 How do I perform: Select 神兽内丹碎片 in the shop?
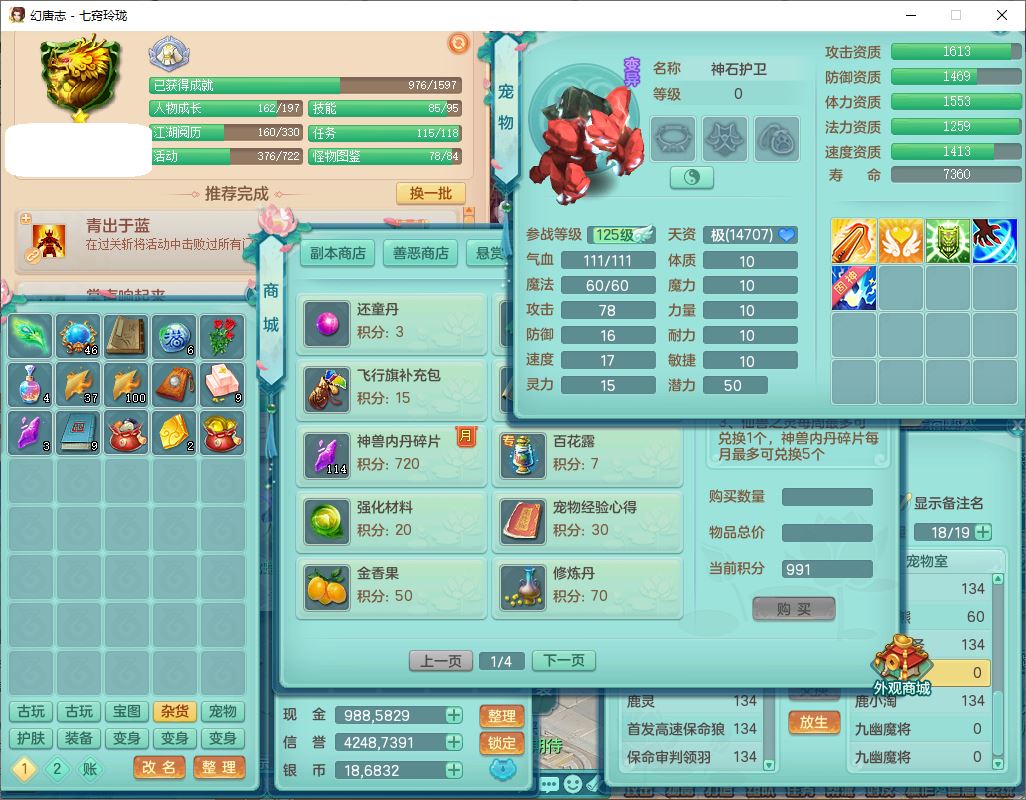click(392, 453)
